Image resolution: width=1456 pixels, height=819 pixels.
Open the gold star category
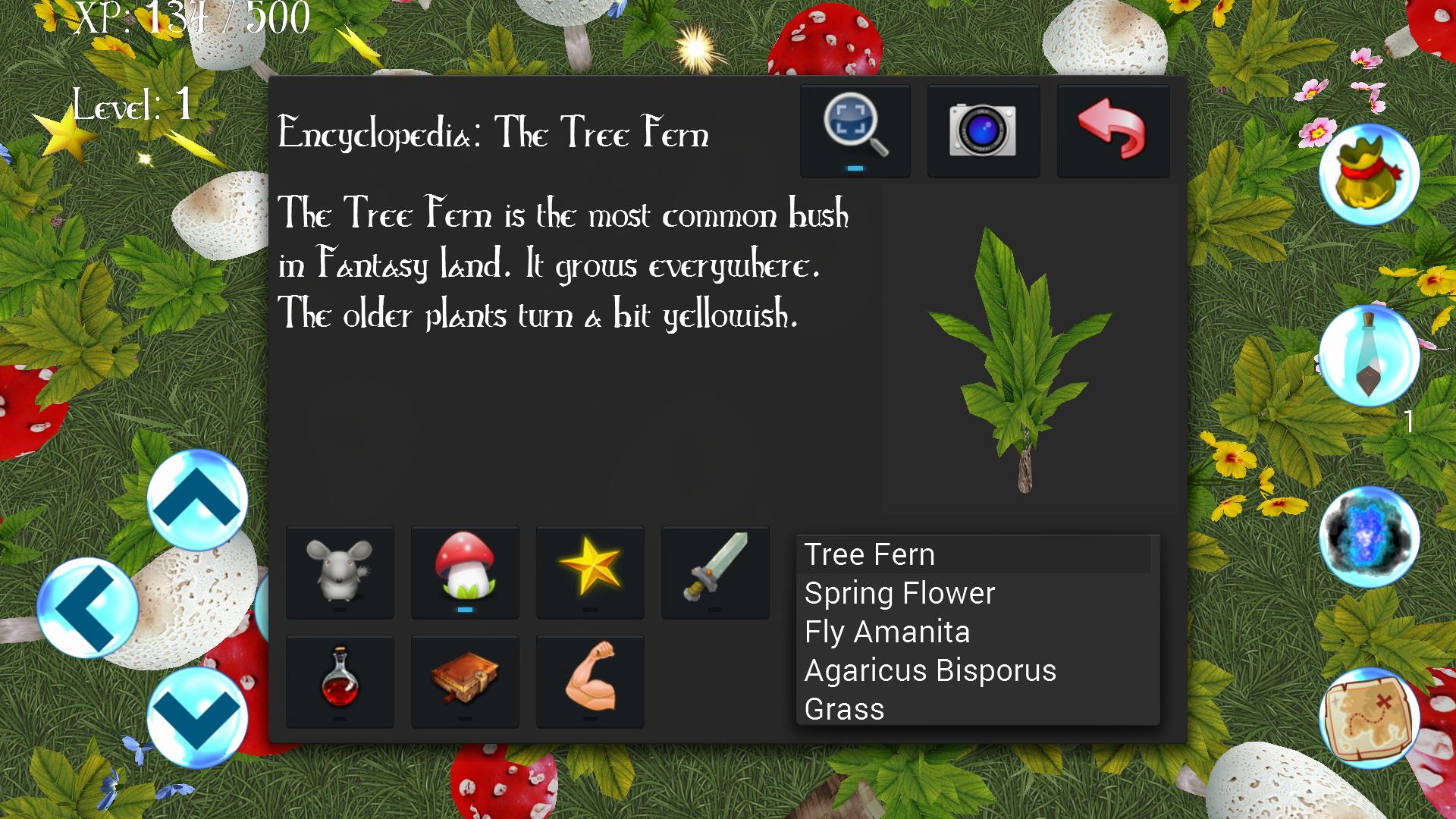pyautogui.click(x=590, y=572)
